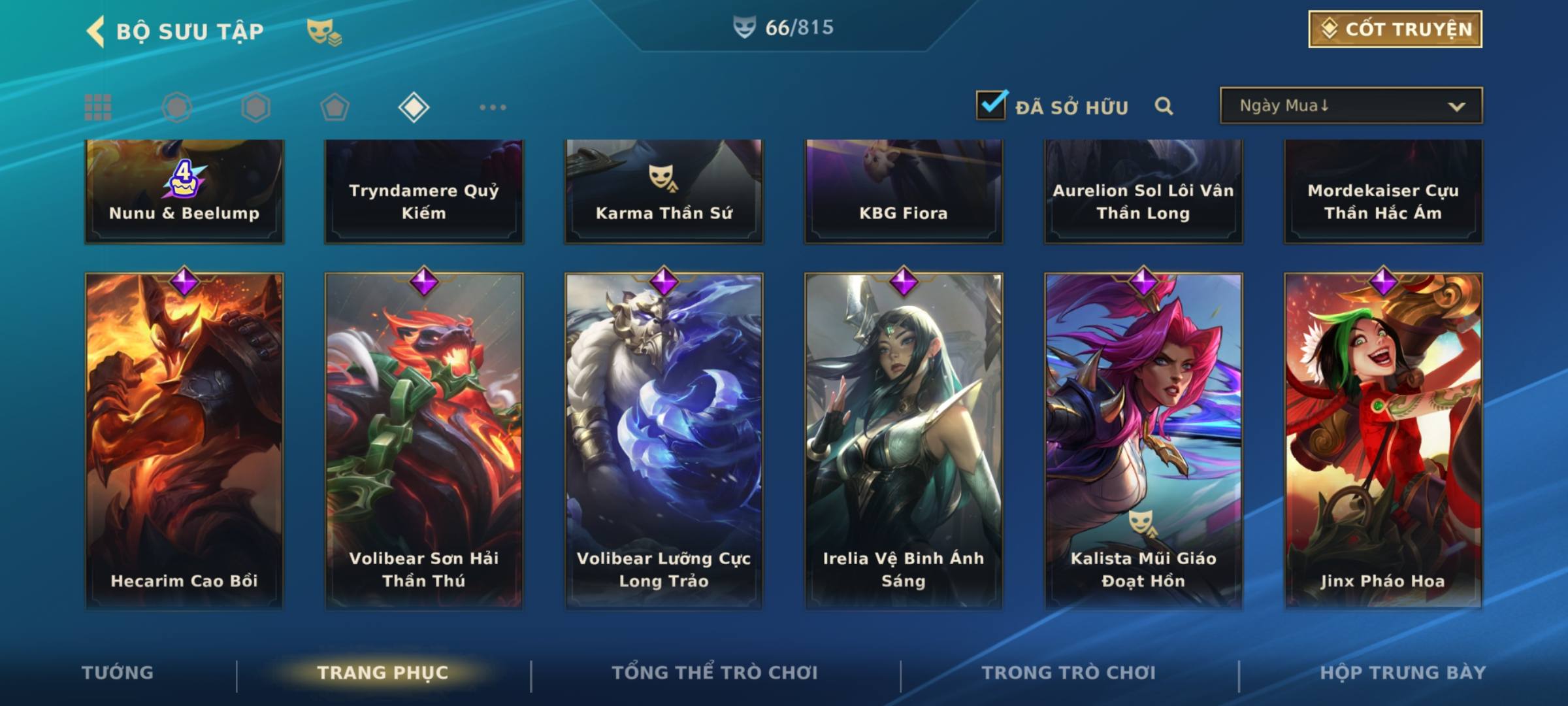Expand the Ngày Mua sort dropdown
This screenshot has height=706, width=1568.
(1351, 106)
